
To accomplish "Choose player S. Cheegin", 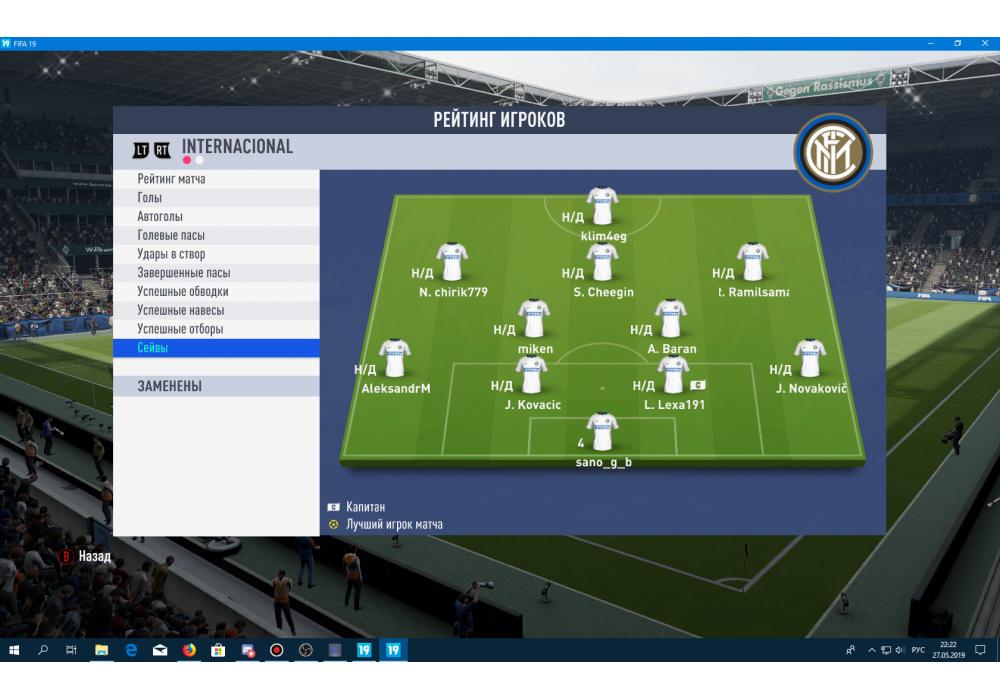I will [603, 263].
